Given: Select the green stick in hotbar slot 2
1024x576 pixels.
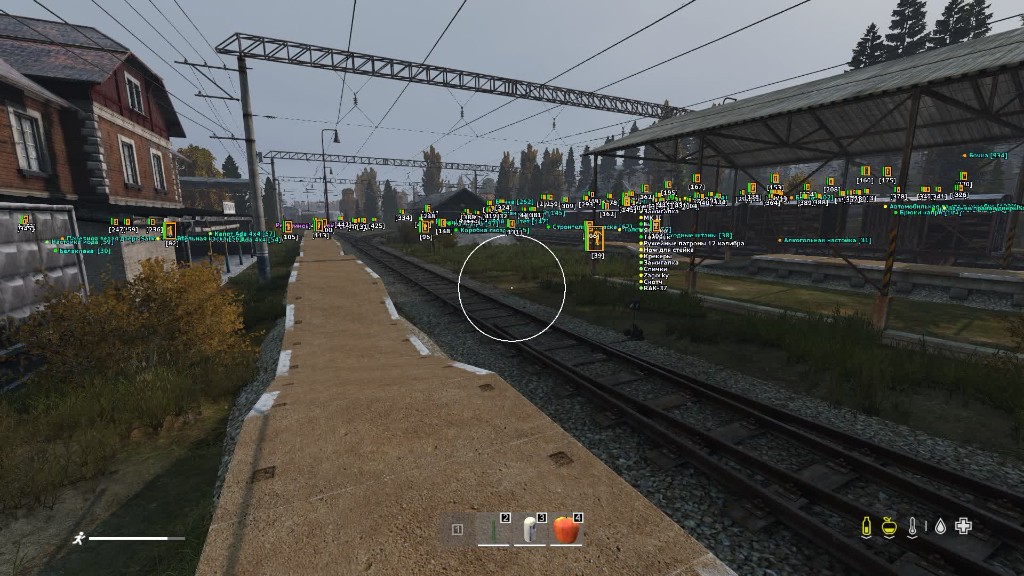Looking at the screenshot, I should coord(494,529).
